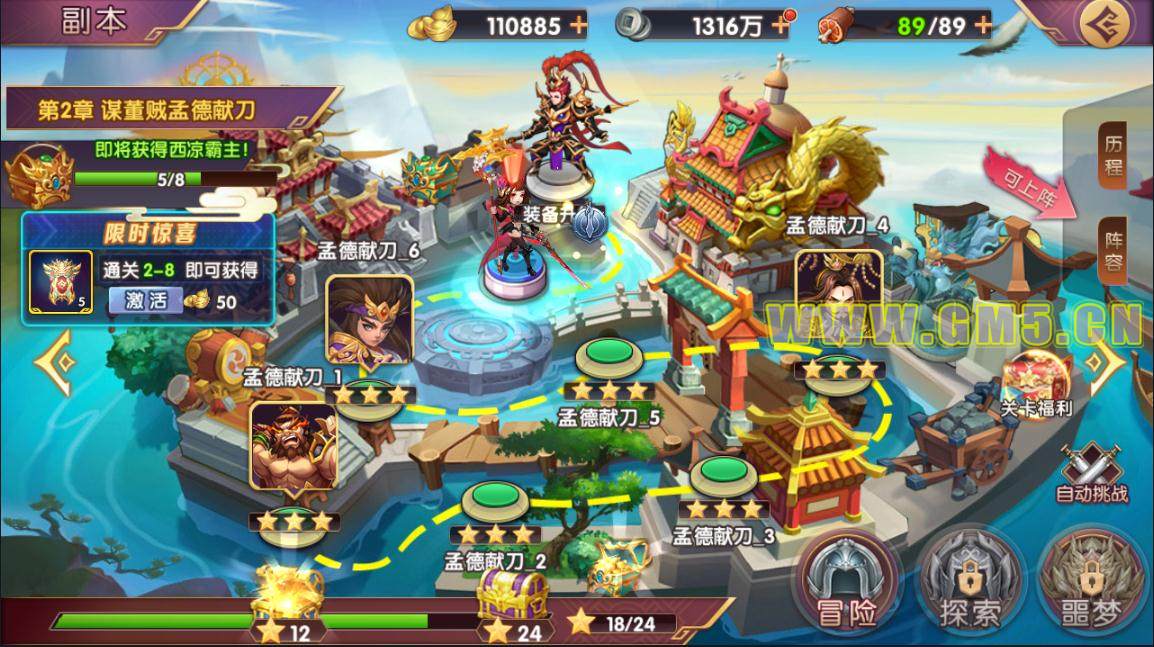
Task: Choose the 孟德献刀_3 green stage node
Action: pyautogui.click(x=725, y=472)
